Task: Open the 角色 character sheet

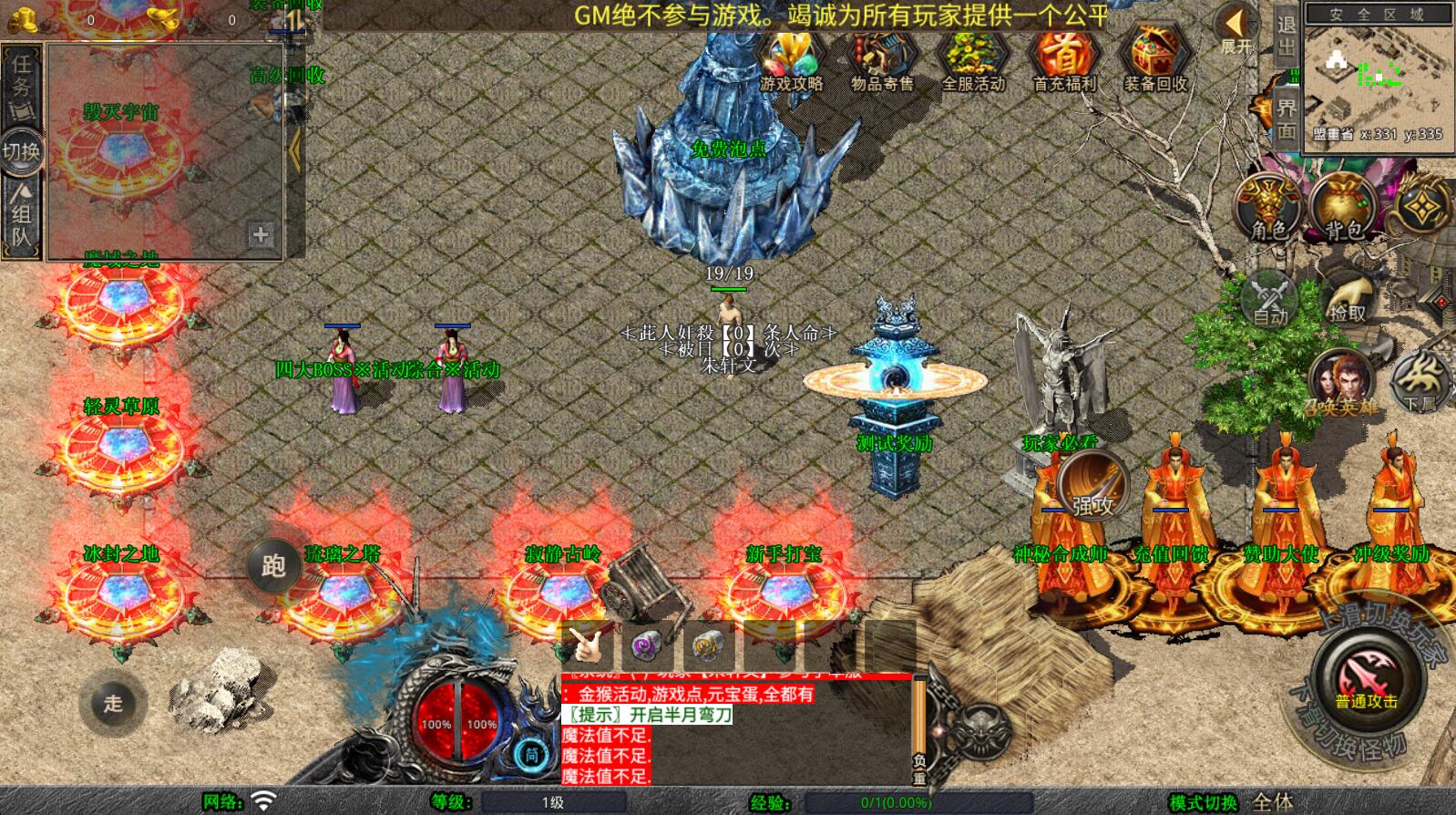Action: [x=1268, y=207]
